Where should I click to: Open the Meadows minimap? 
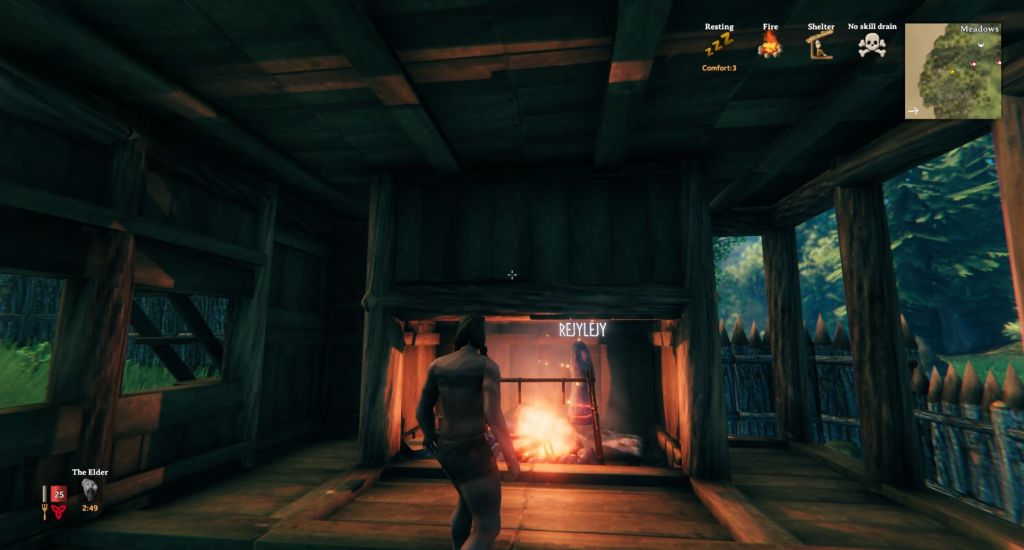pyautogui.click(x=953, y=72)
